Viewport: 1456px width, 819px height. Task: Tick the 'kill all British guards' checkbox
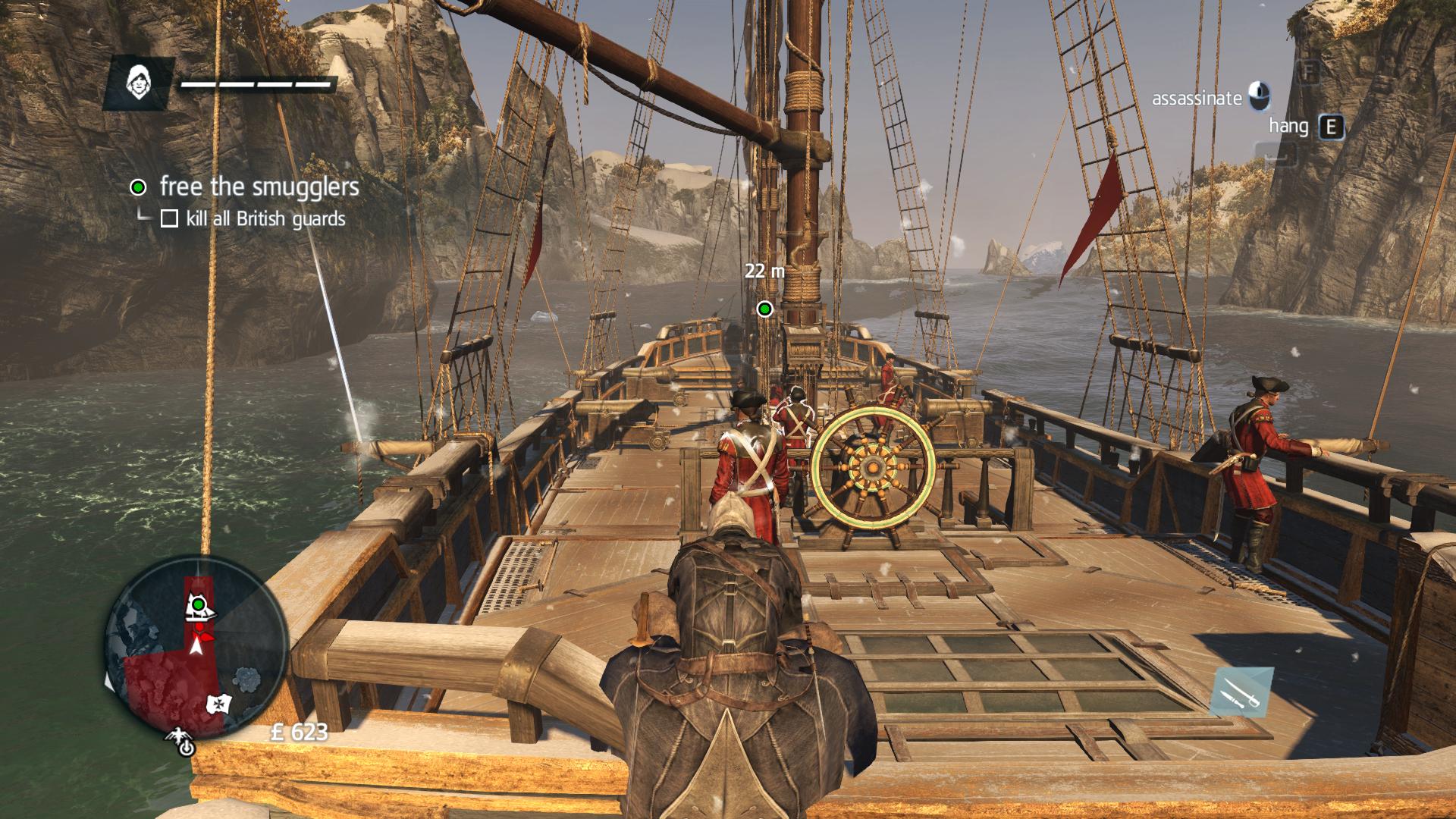pos(169,219)
